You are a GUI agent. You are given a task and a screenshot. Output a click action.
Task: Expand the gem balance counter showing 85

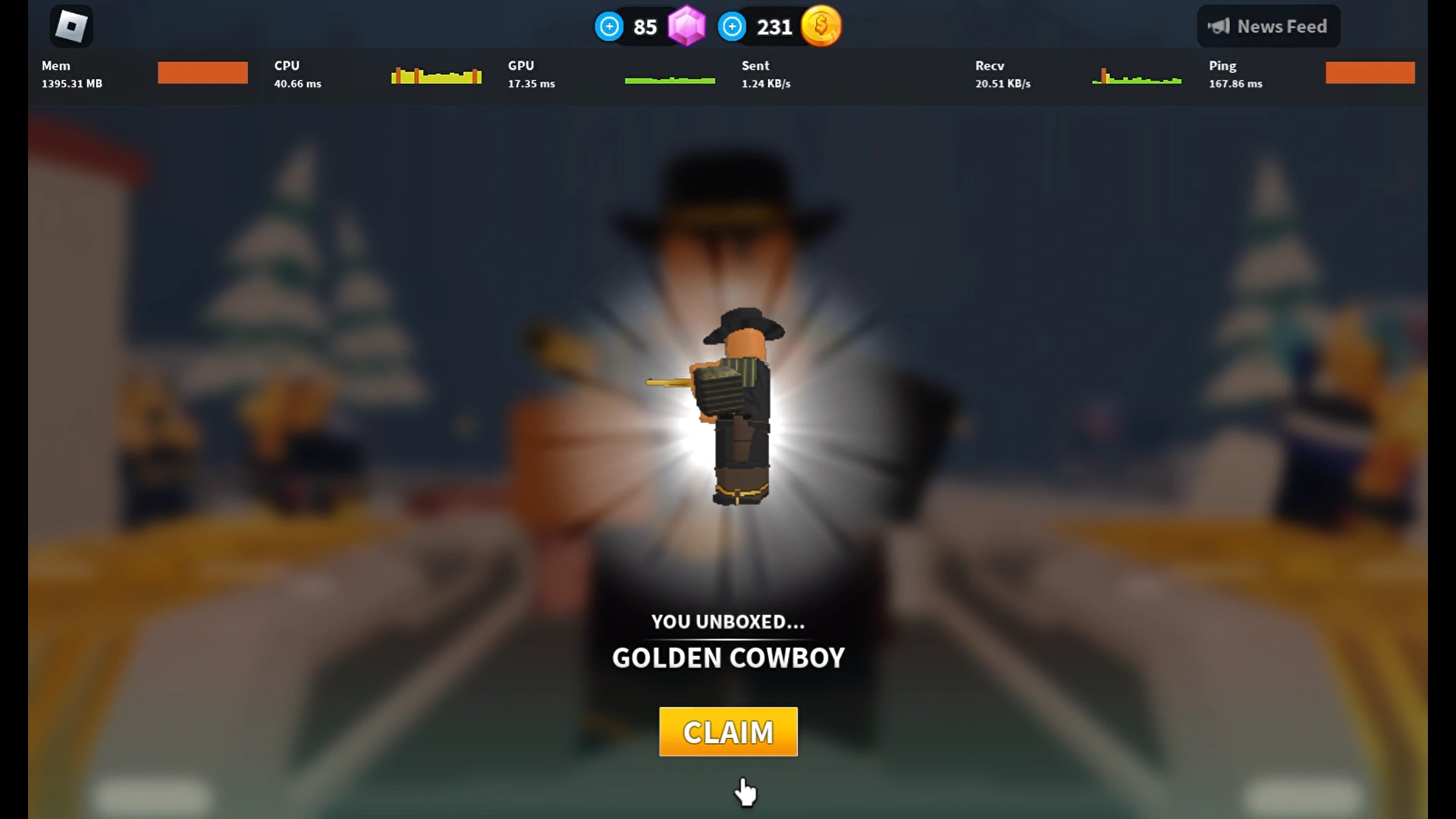tap(645, 27)
